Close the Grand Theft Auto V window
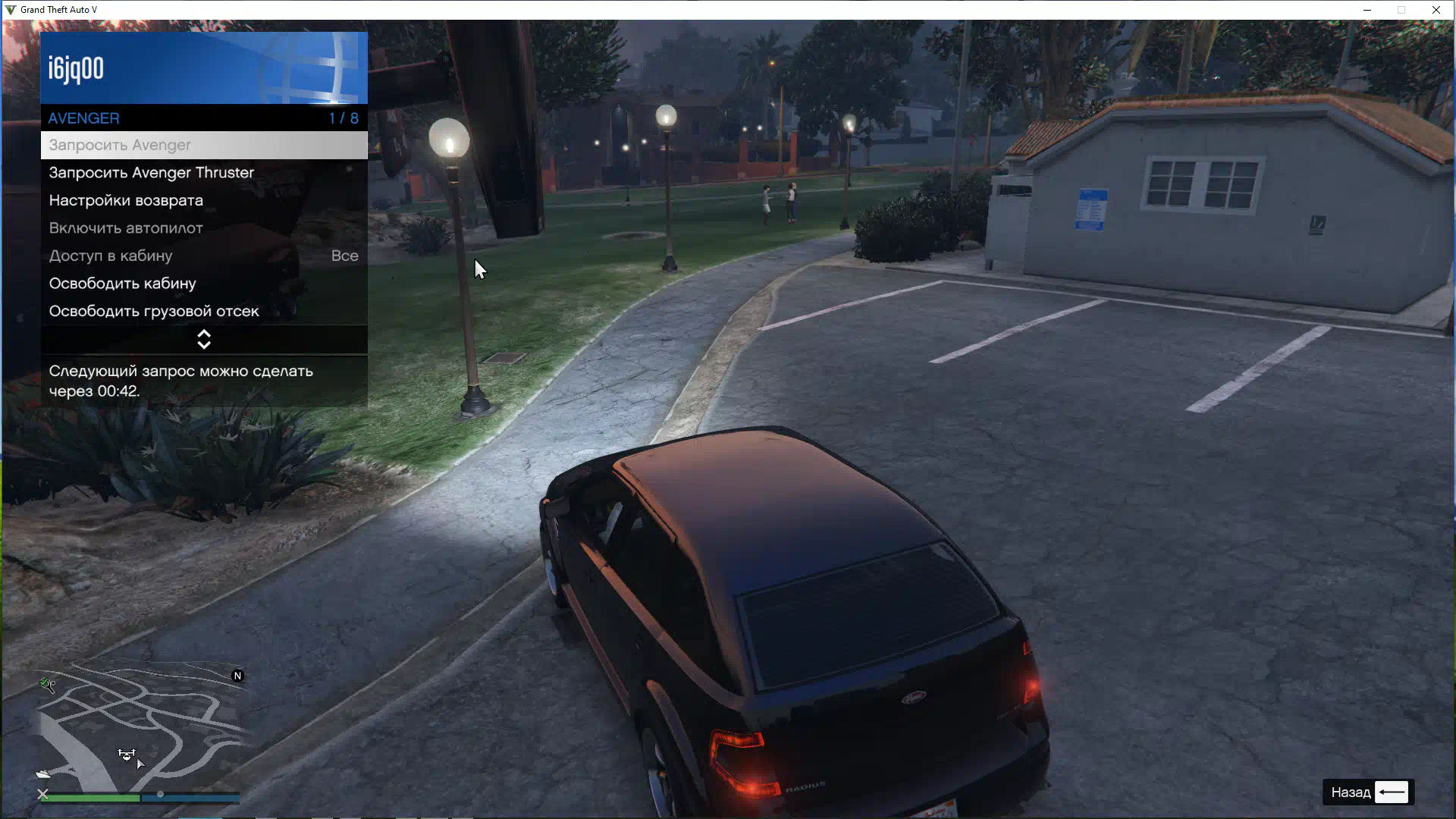This screenshot has width=1456, height=819. coord(1436,10)
